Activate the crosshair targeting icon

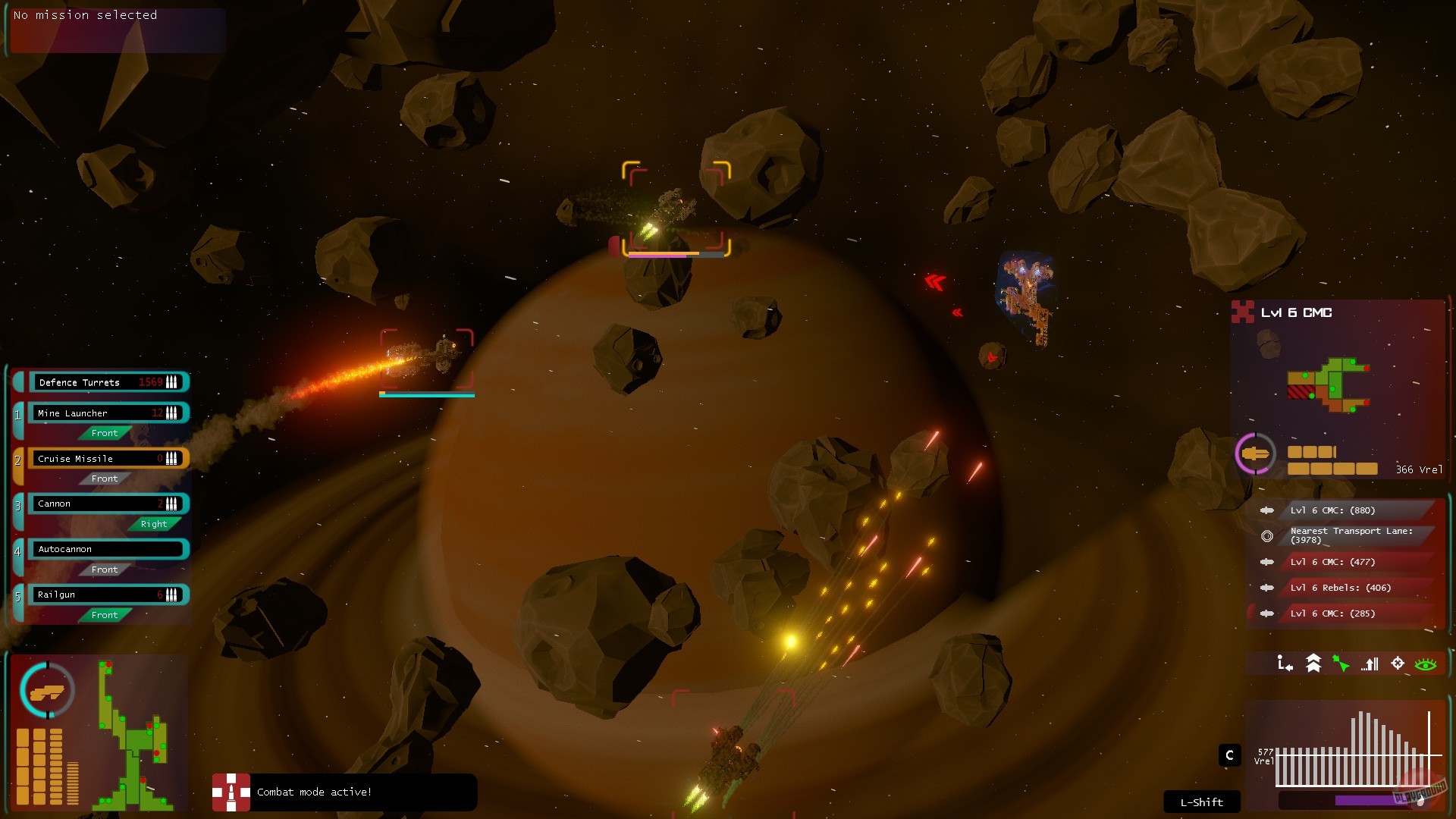coord(1398,664)
